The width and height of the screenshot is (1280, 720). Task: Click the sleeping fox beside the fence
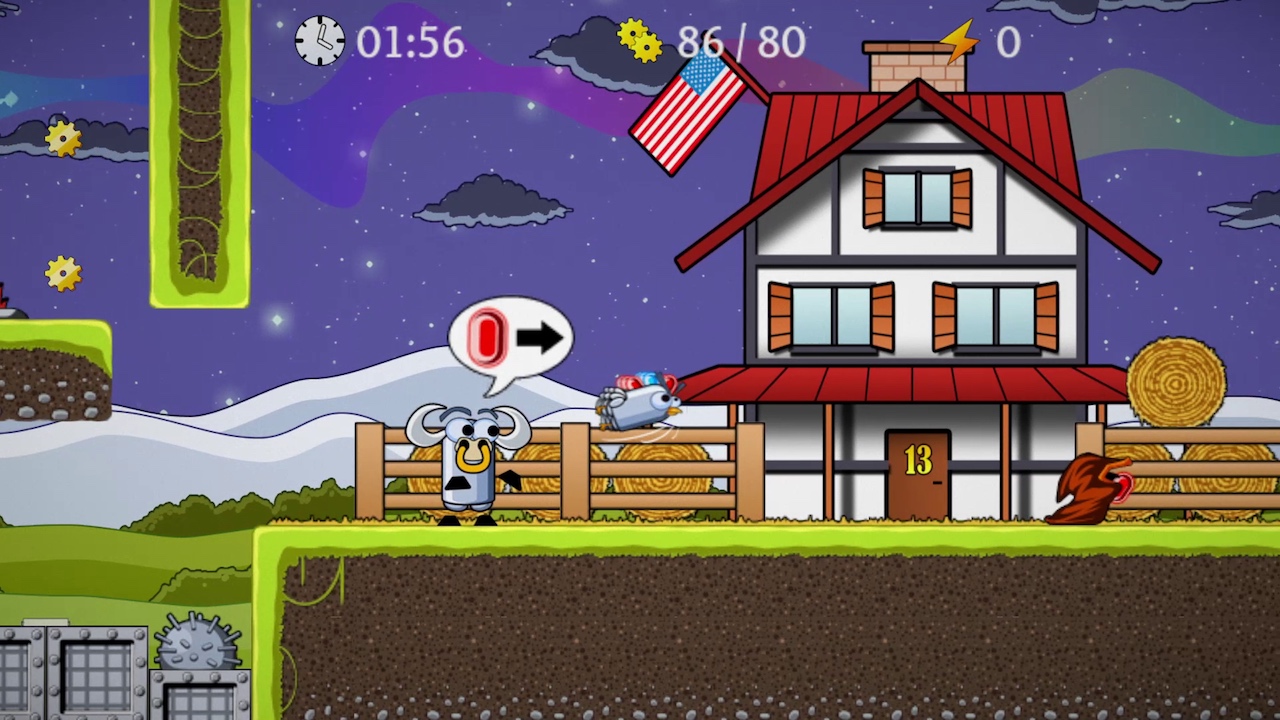[1090, 490]
